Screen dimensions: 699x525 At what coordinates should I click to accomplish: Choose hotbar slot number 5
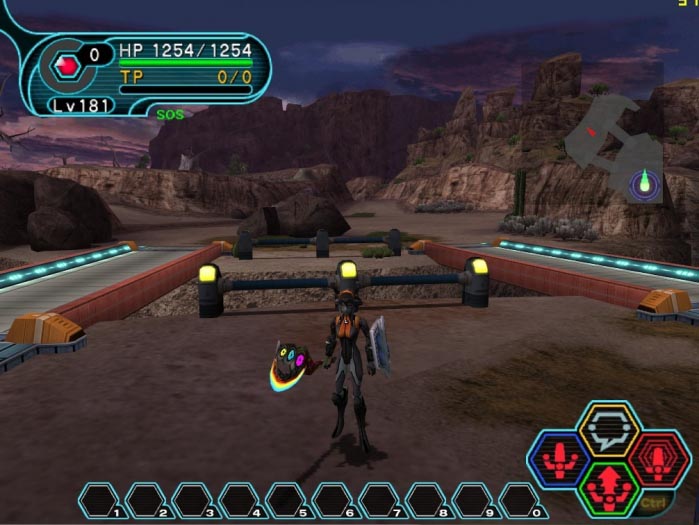(286, 499)
